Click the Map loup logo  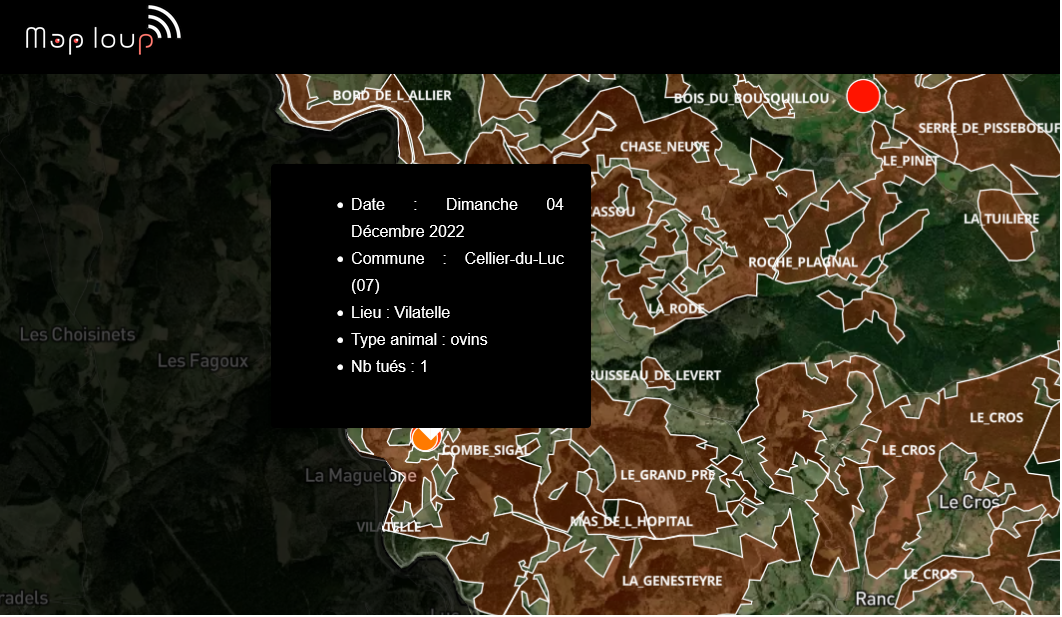102,32
